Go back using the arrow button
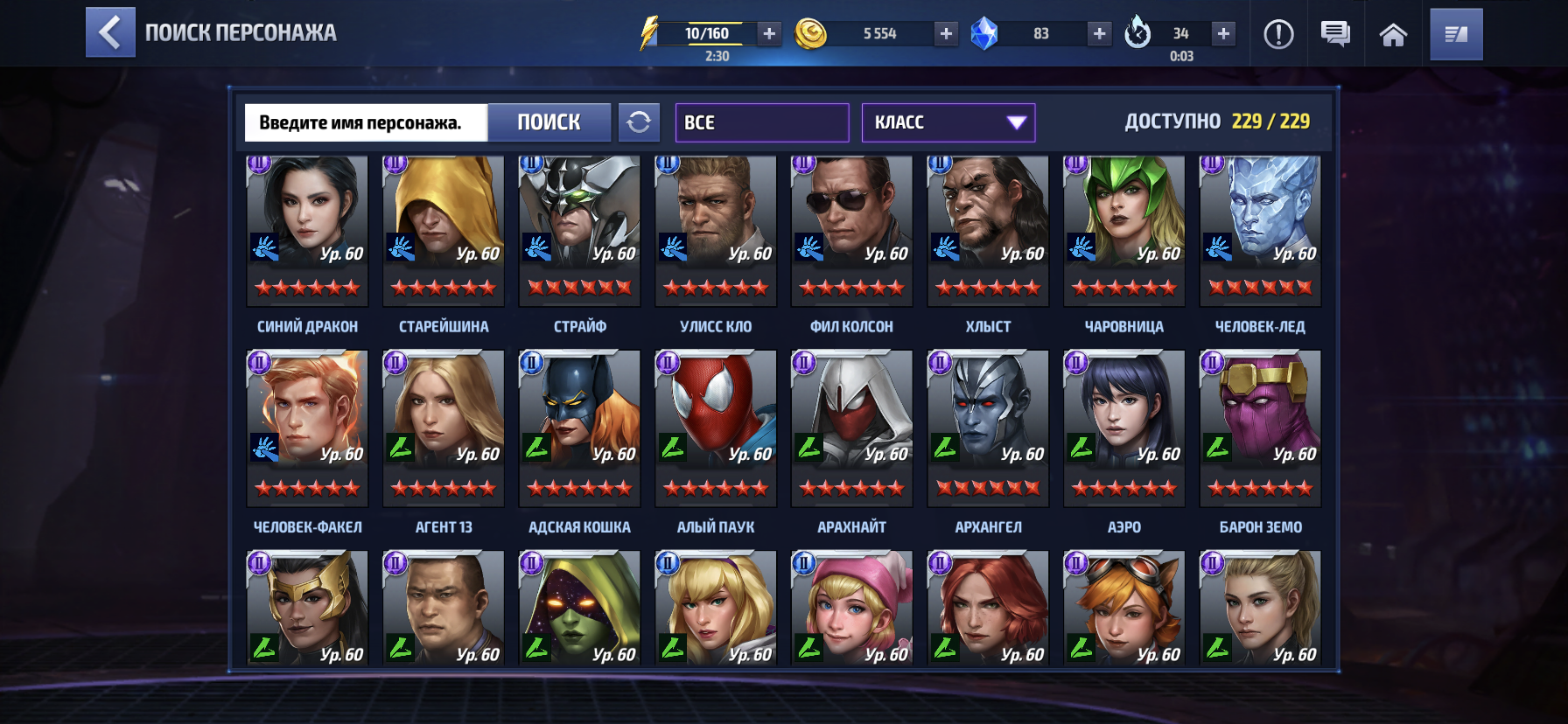 [109, 34]
